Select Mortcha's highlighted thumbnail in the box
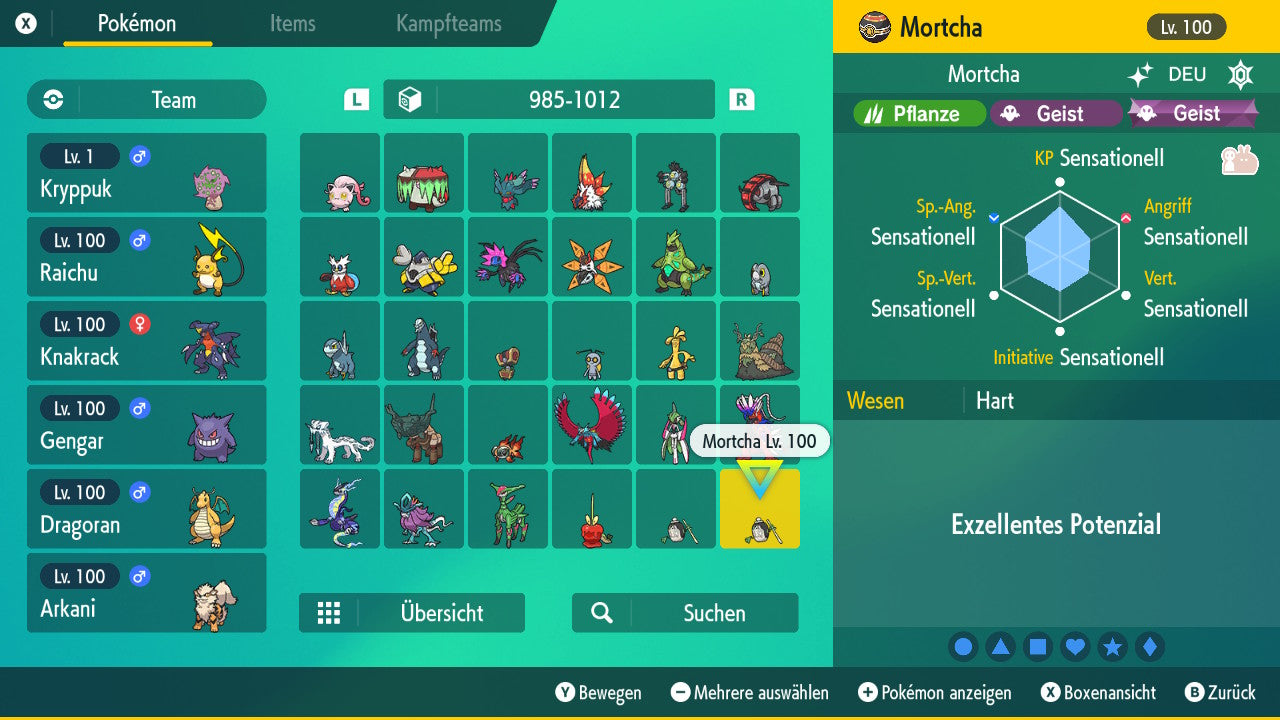The height and width of the screenshot is (720, 1280). [x=760, y=509]
